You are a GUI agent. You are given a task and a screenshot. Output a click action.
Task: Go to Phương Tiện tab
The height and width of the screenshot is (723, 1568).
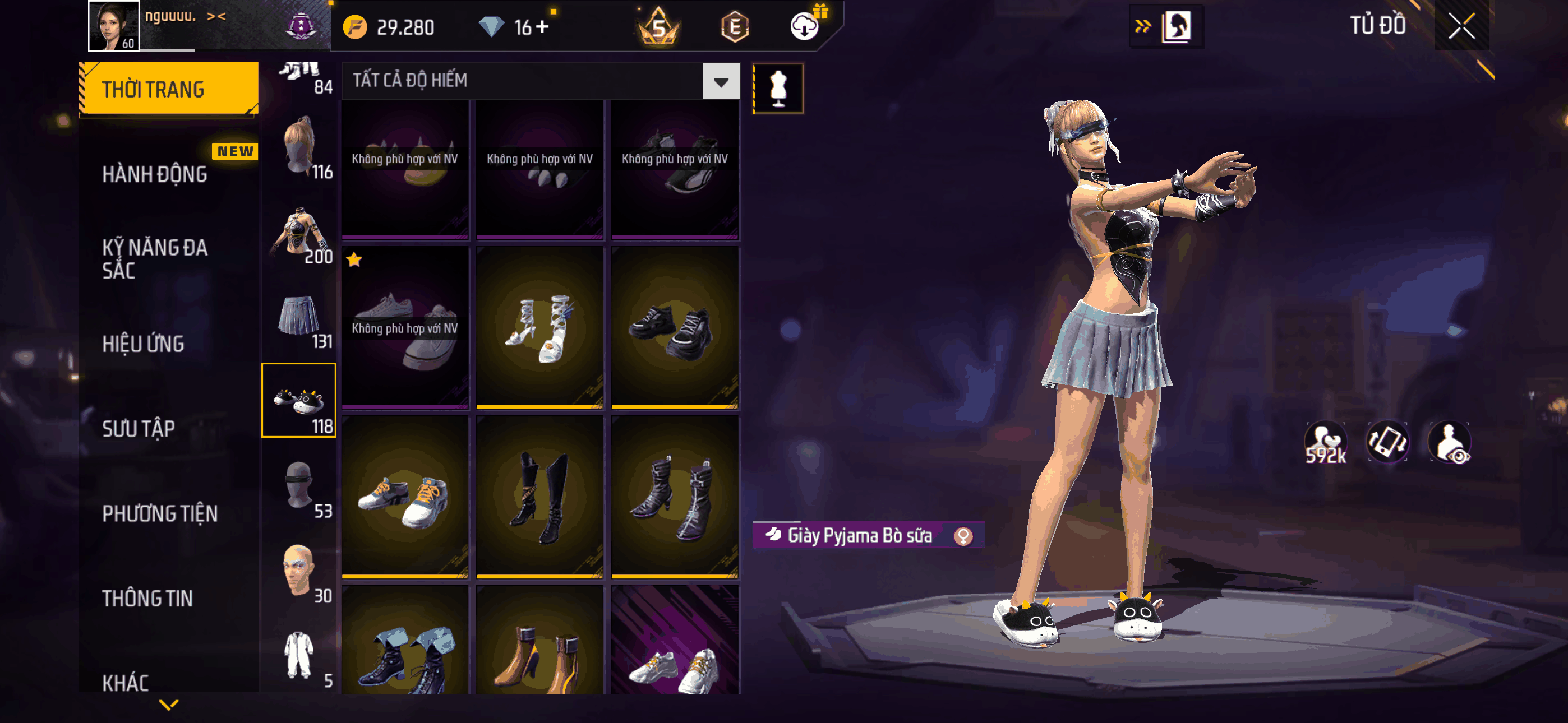pyautogui.click(x=159, y=513)
